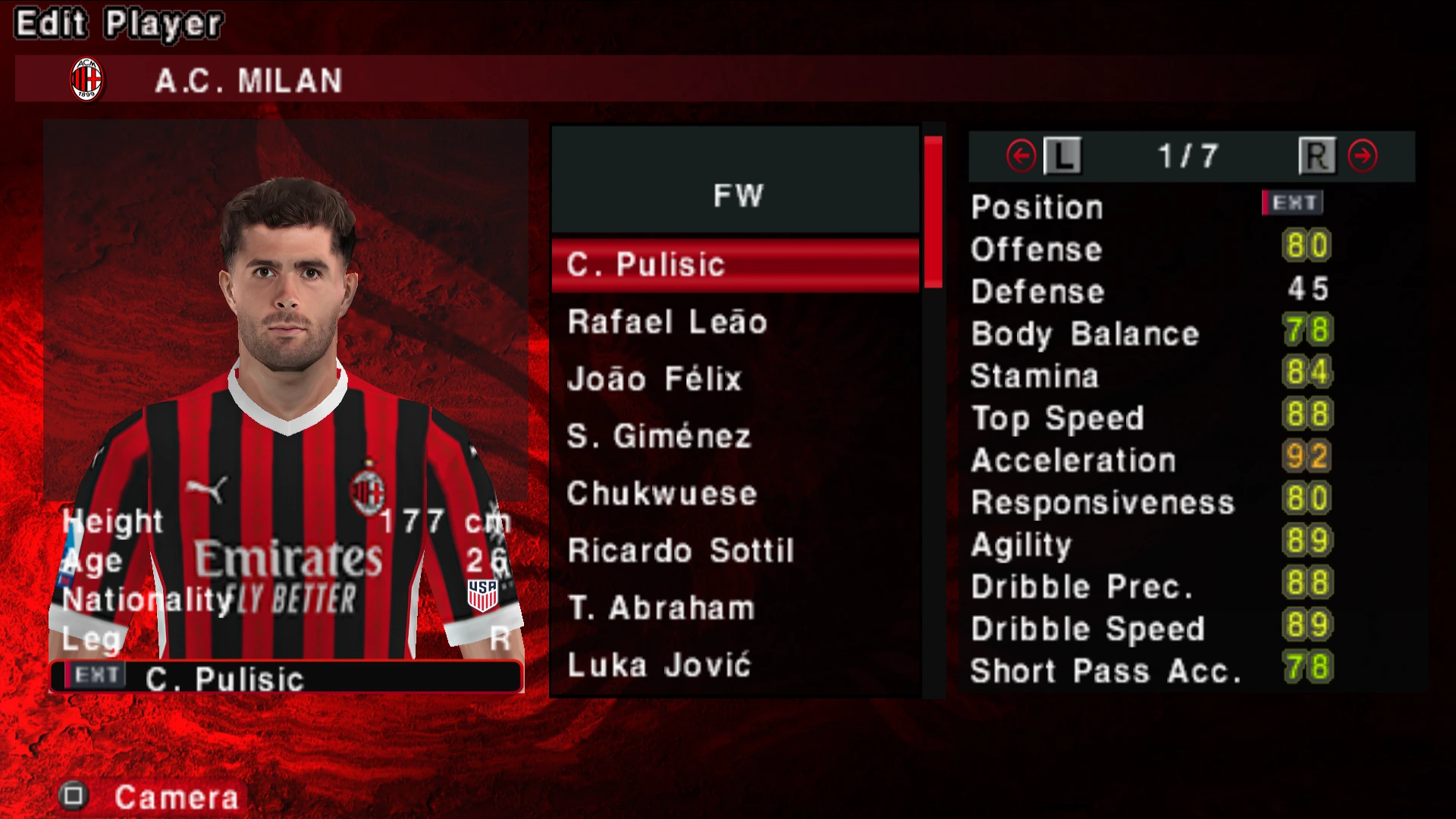Screen dimensions: 1456x819
Task: Click the A.C. Milan team header
Action: point(248,80)
